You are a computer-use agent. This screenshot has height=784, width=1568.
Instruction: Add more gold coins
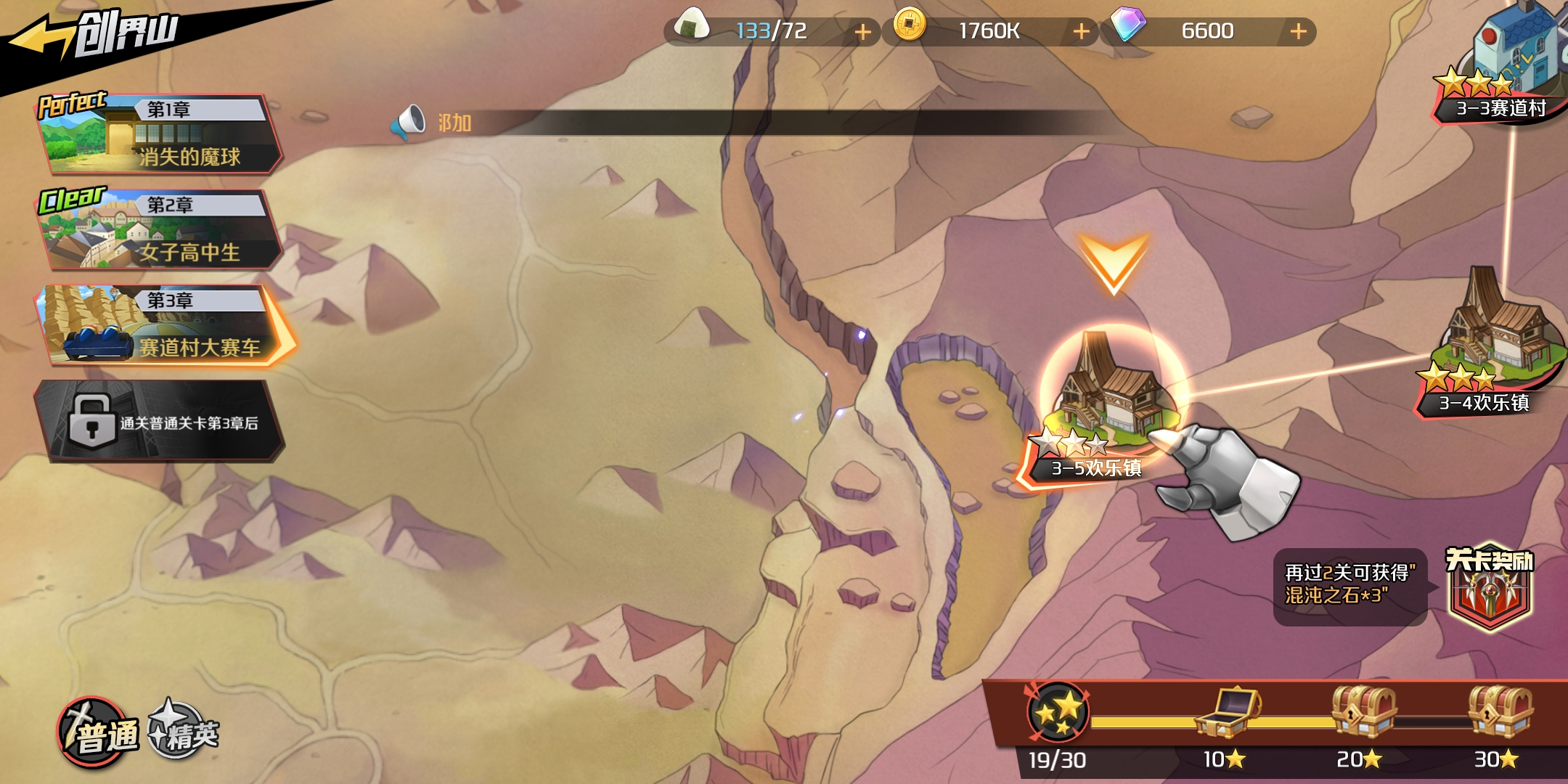(1081, 32)
